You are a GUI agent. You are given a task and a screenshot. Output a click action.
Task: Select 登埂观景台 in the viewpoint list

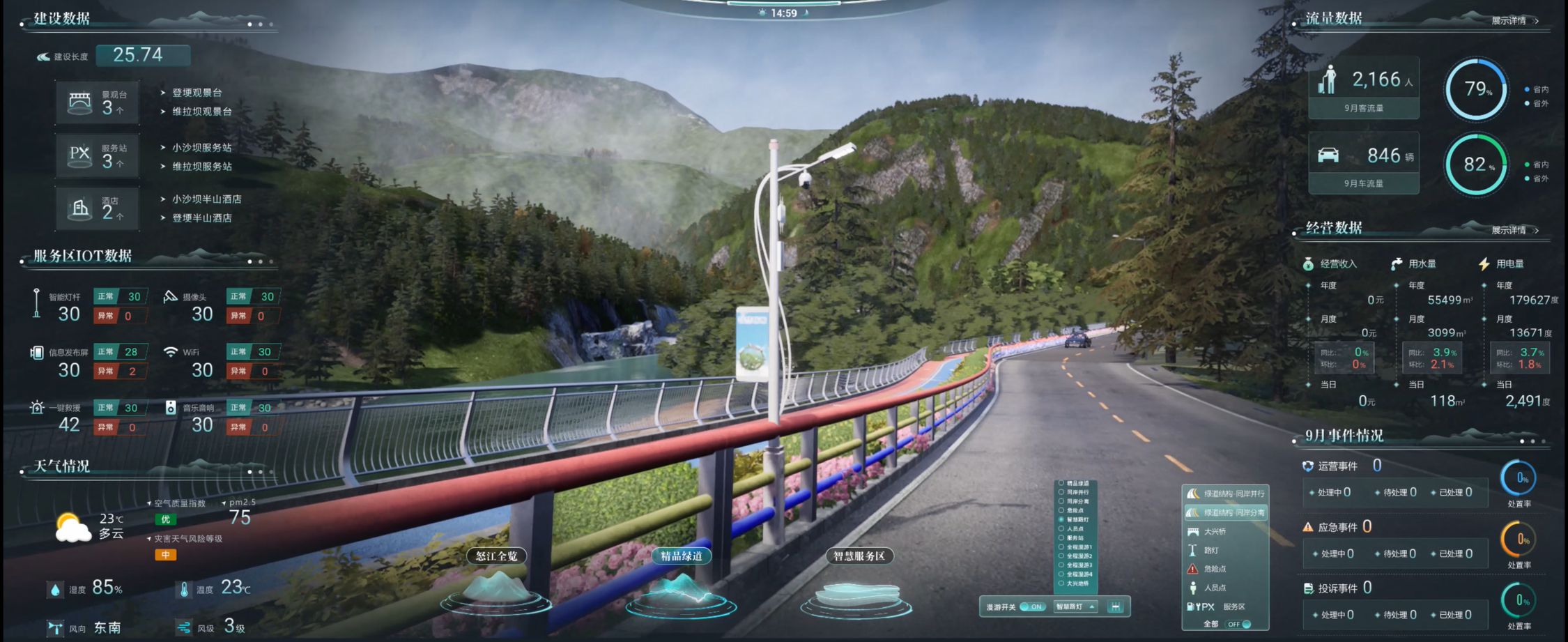tap(197, 93)
